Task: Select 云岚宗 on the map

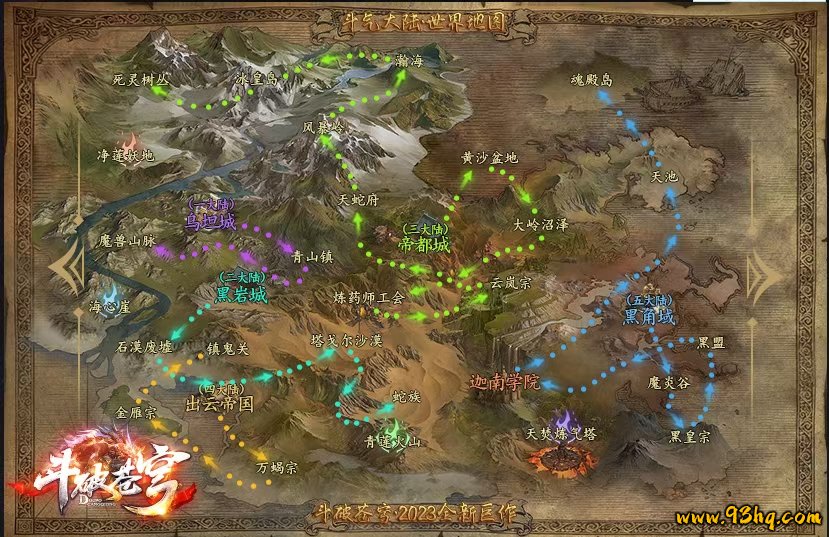Action: (x=510, y=283)
